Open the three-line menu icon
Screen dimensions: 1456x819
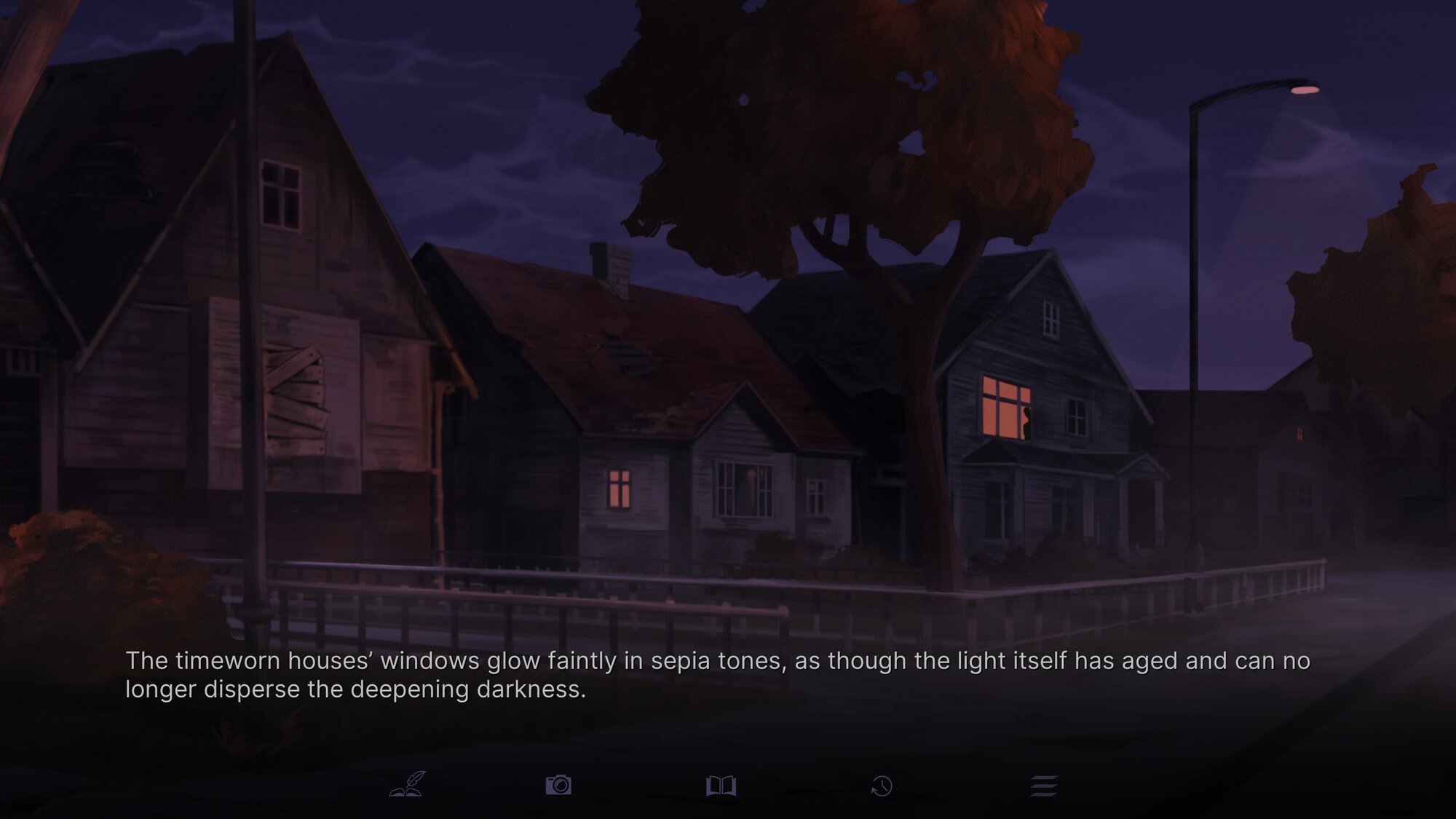point(1043,786)
